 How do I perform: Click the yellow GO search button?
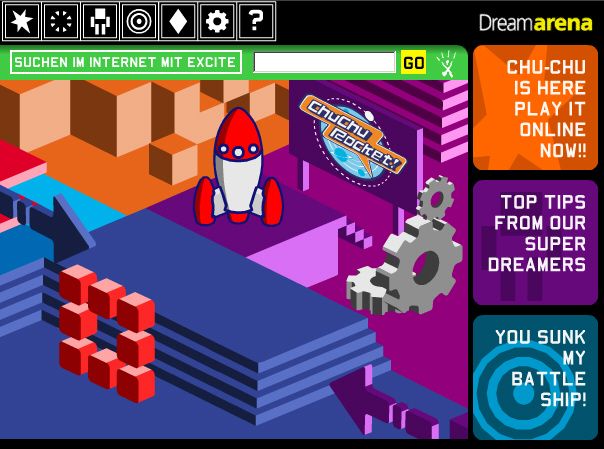[x=413, y=63]
